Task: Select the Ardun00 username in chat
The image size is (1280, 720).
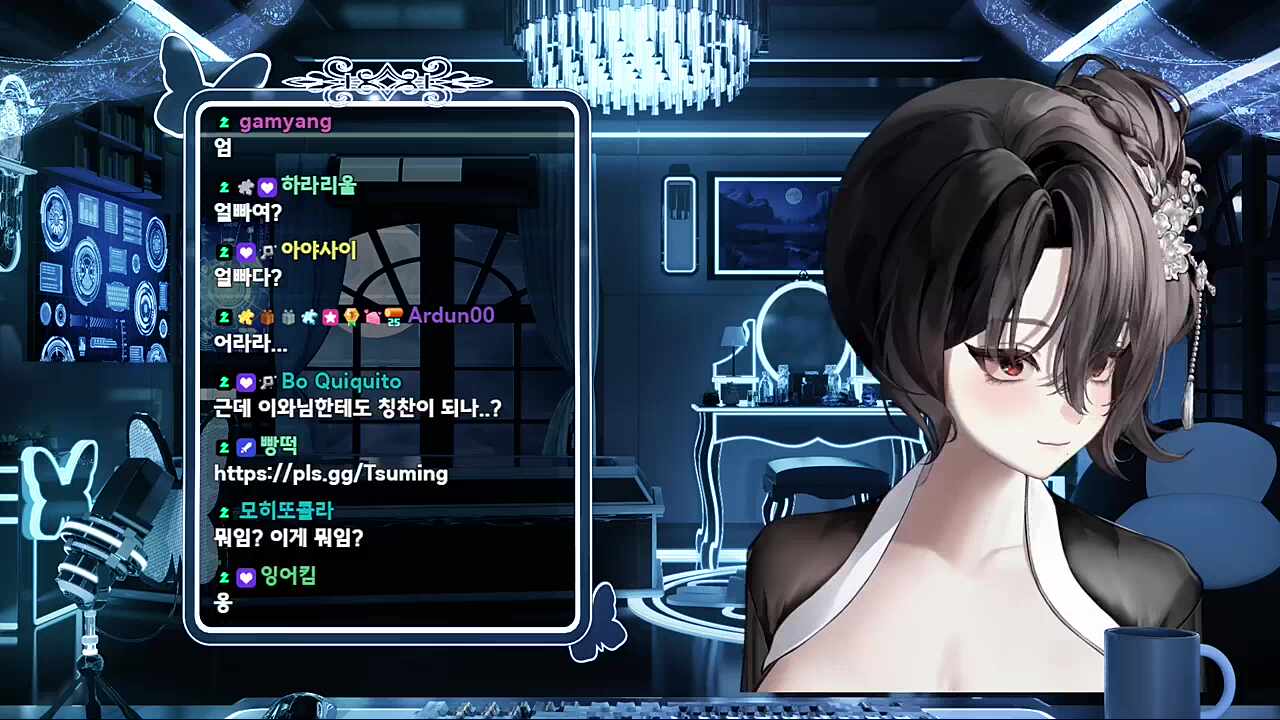Action: (451, 316)
